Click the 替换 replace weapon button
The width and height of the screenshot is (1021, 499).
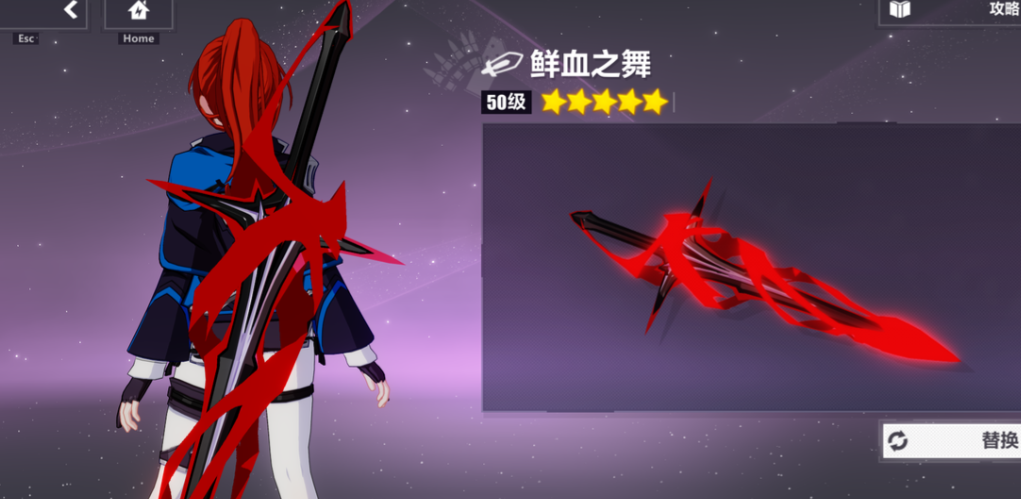[x=951, y=440]
